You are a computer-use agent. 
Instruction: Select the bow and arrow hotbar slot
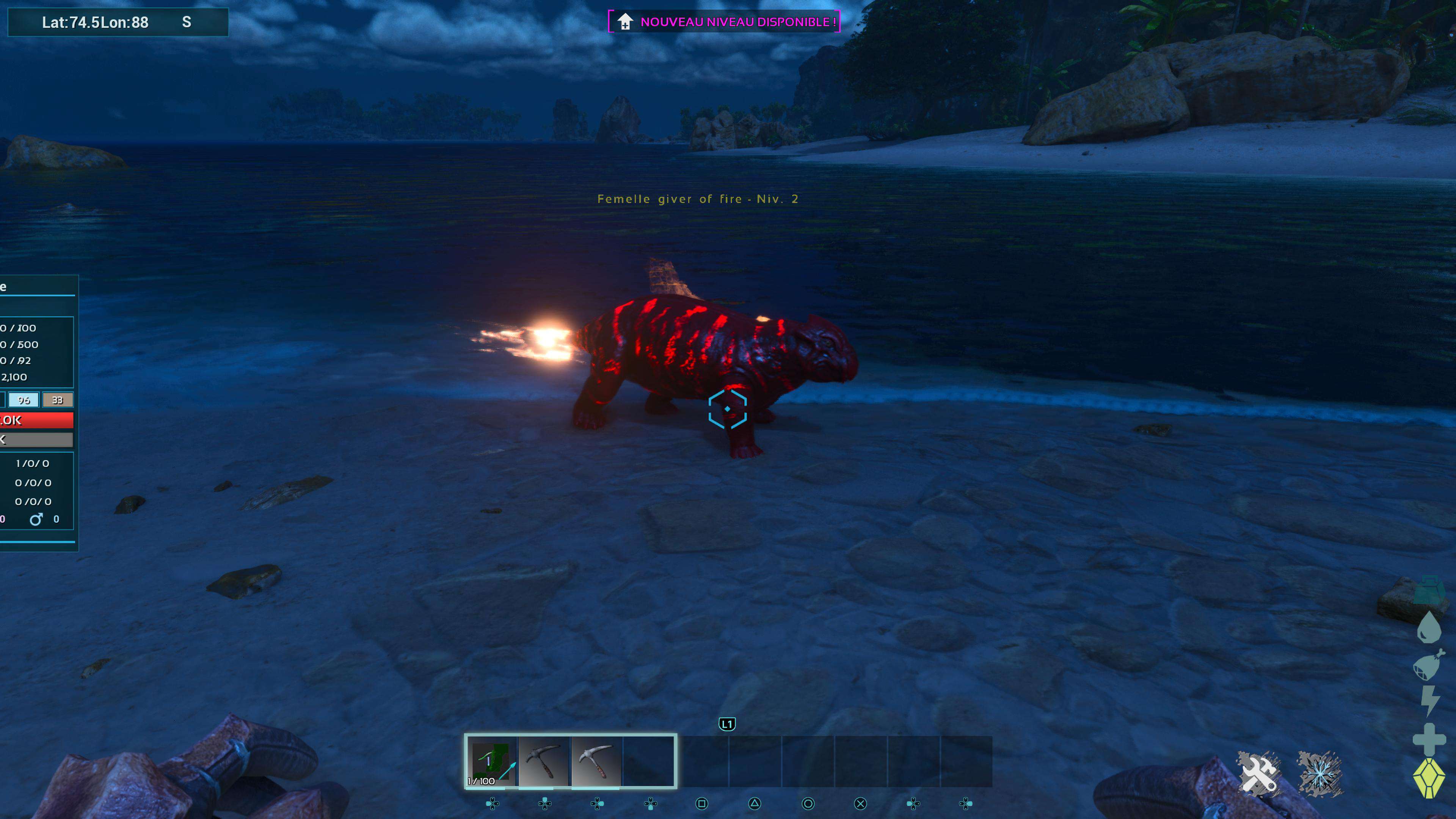[x=491, y=761]
